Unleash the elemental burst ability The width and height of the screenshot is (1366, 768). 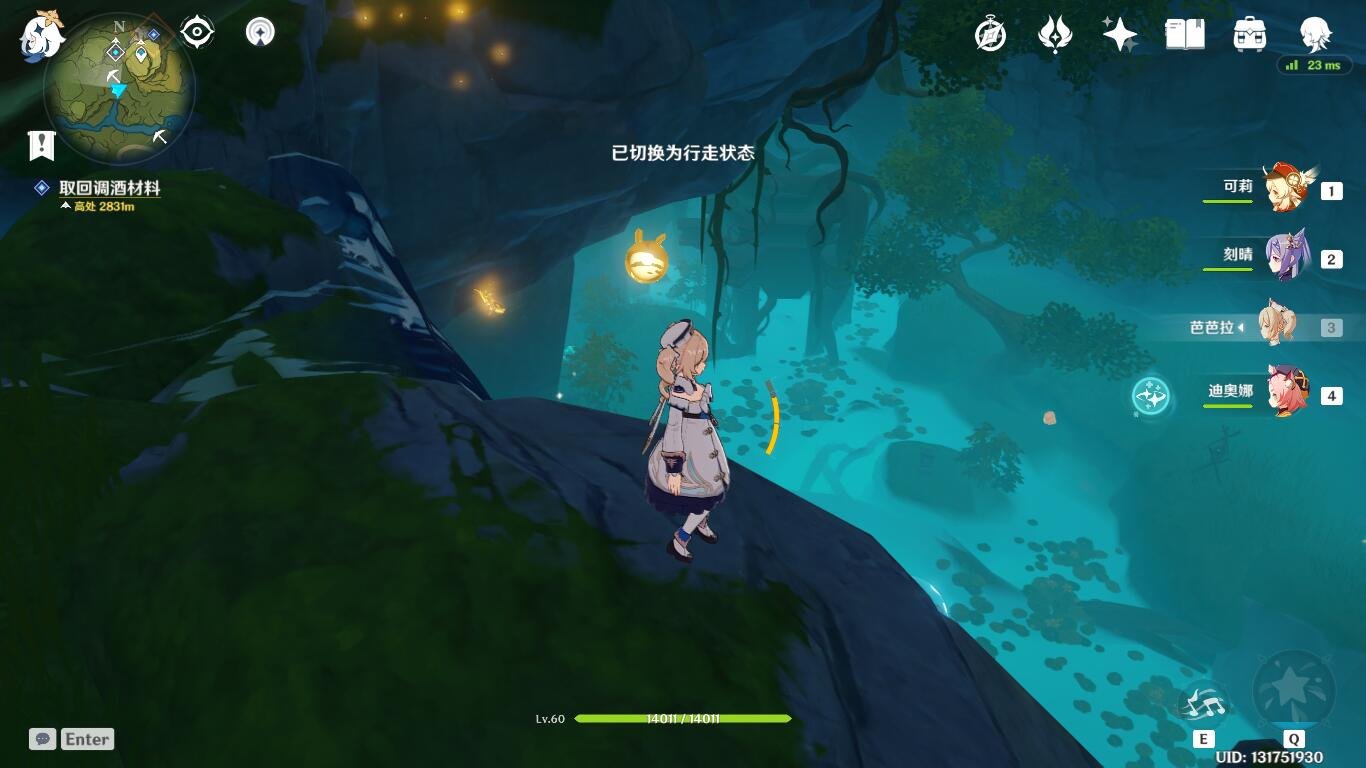tap(1293, 692)
